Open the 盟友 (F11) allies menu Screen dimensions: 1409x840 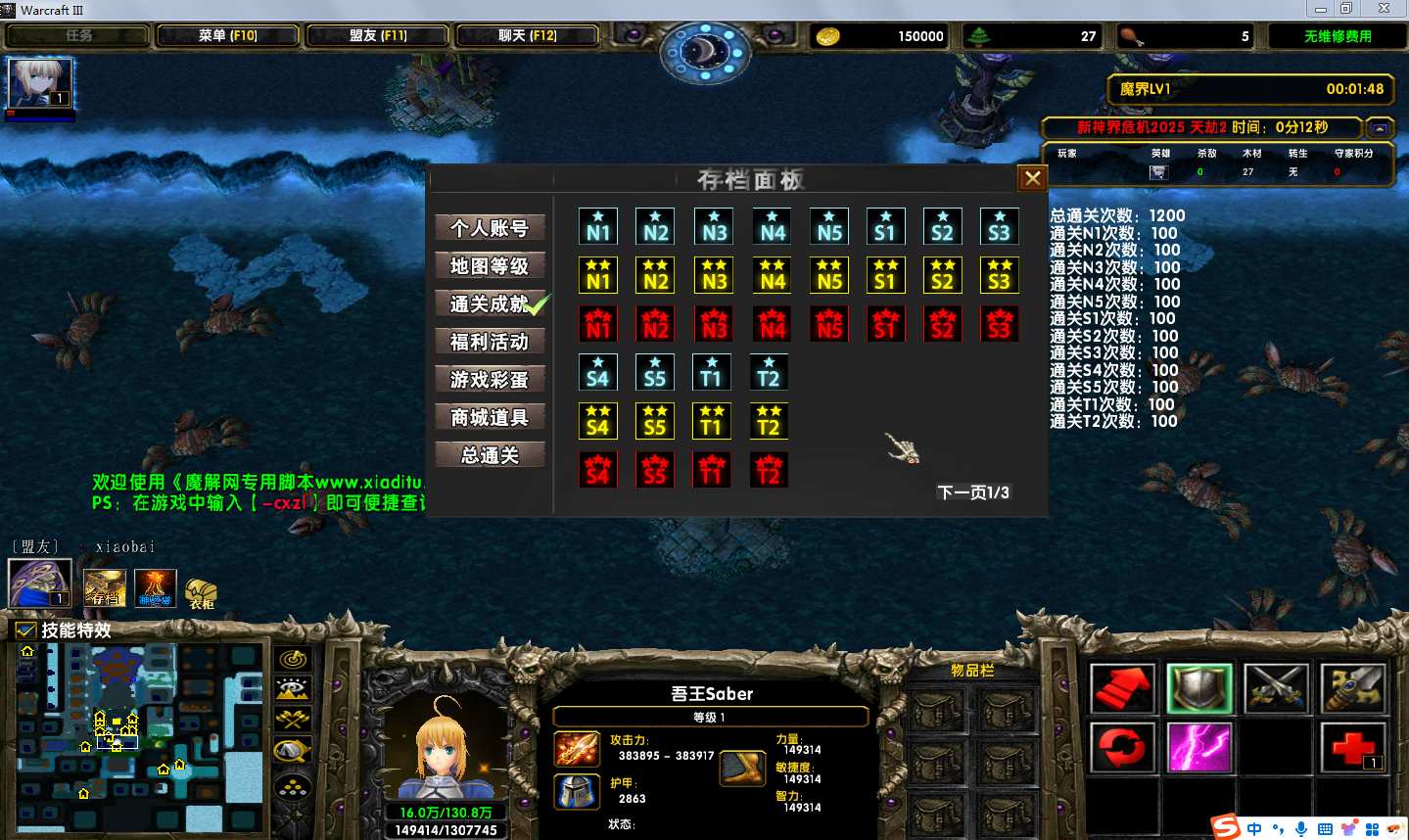(x=378, y=36)
